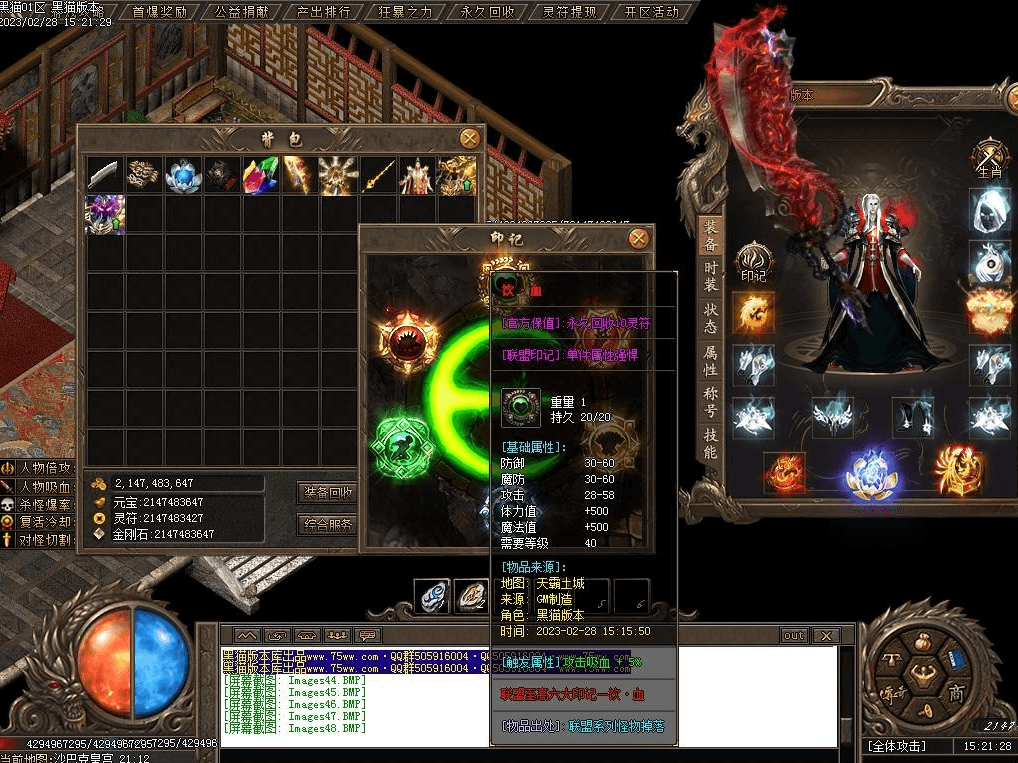Open the 灵符提现 menu
Screen dimensions: 1018x763
click(x=569, y=12)
